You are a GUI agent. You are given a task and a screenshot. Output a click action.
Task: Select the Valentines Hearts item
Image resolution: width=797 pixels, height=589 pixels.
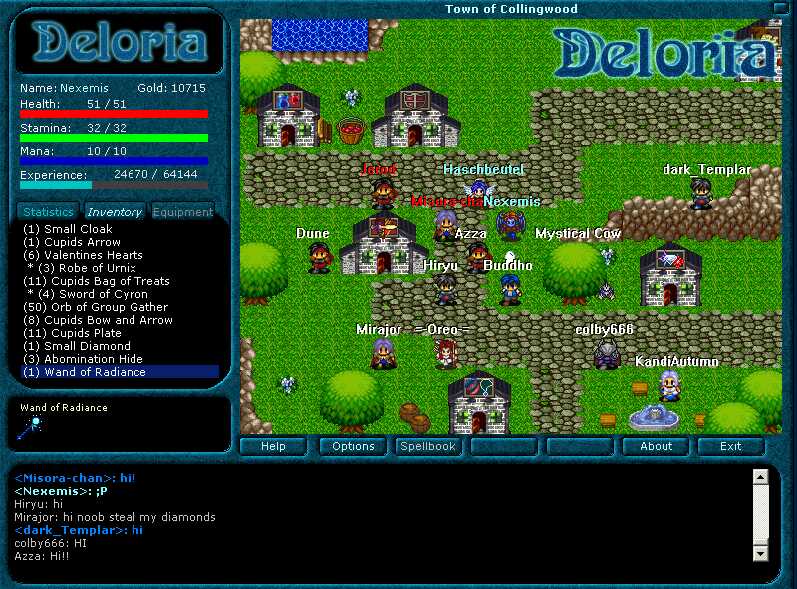(82, 255)
